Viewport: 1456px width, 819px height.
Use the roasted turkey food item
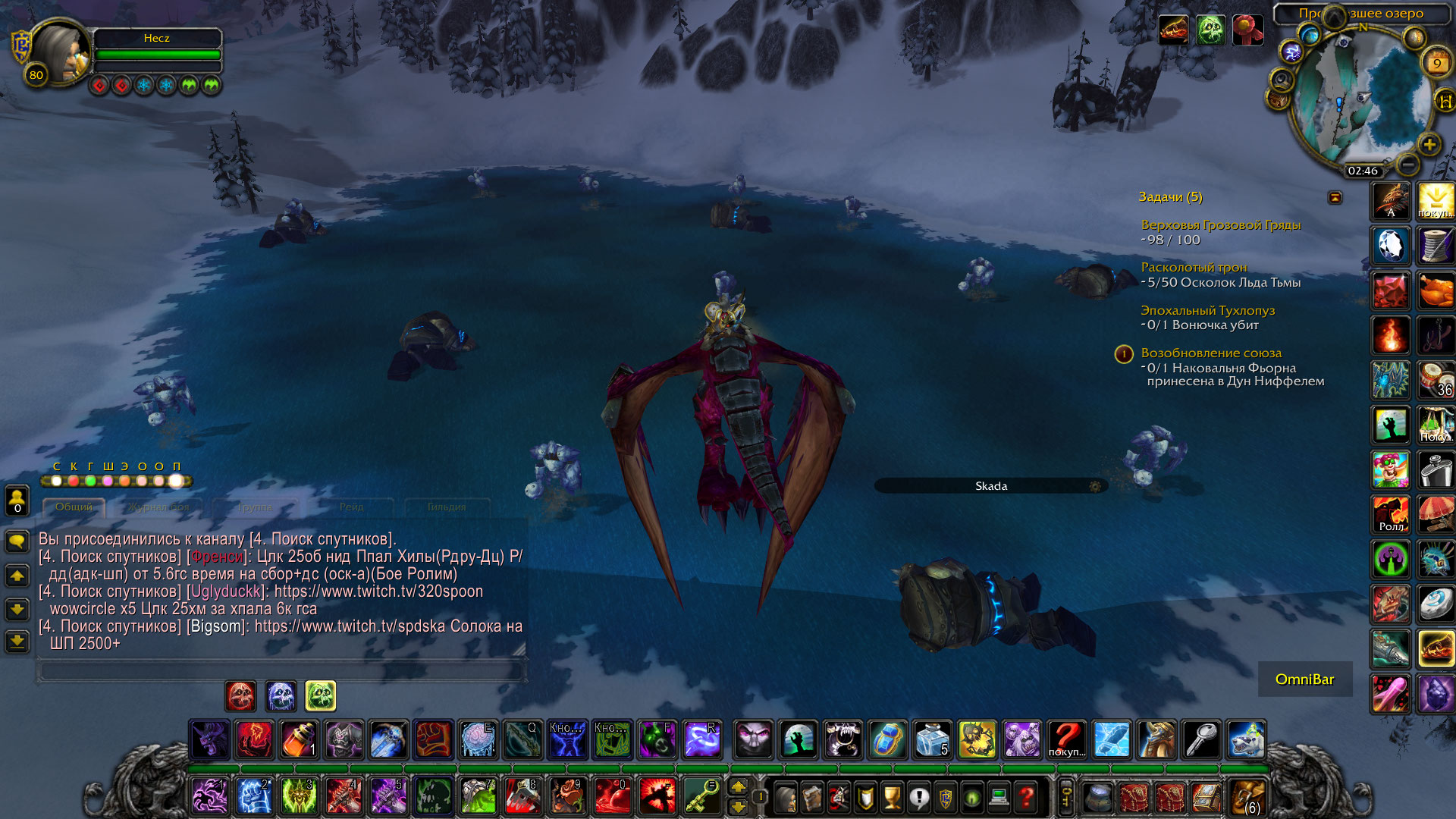tap(1436, 290)
